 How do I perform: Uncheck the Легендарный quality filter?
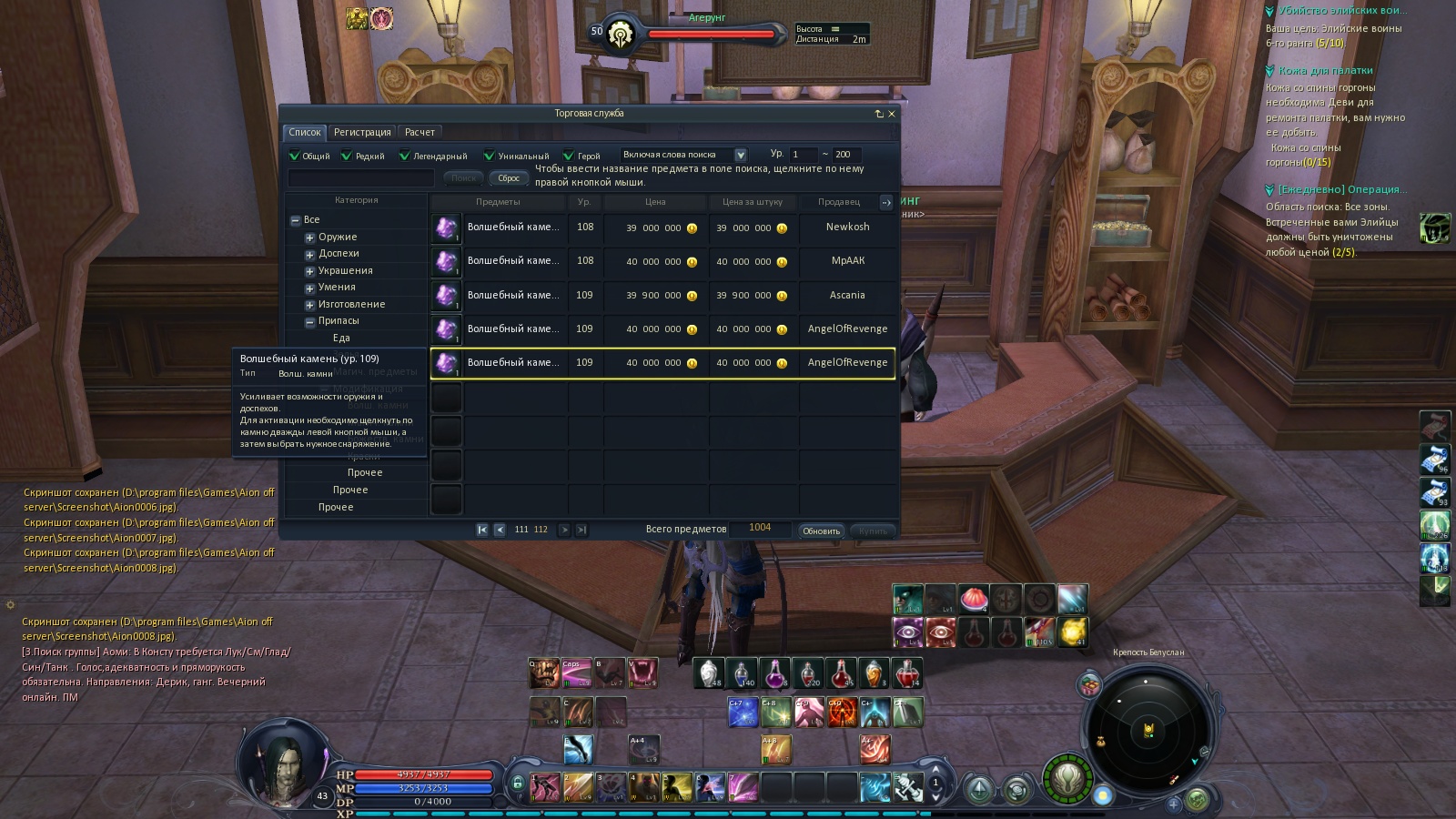405,156
